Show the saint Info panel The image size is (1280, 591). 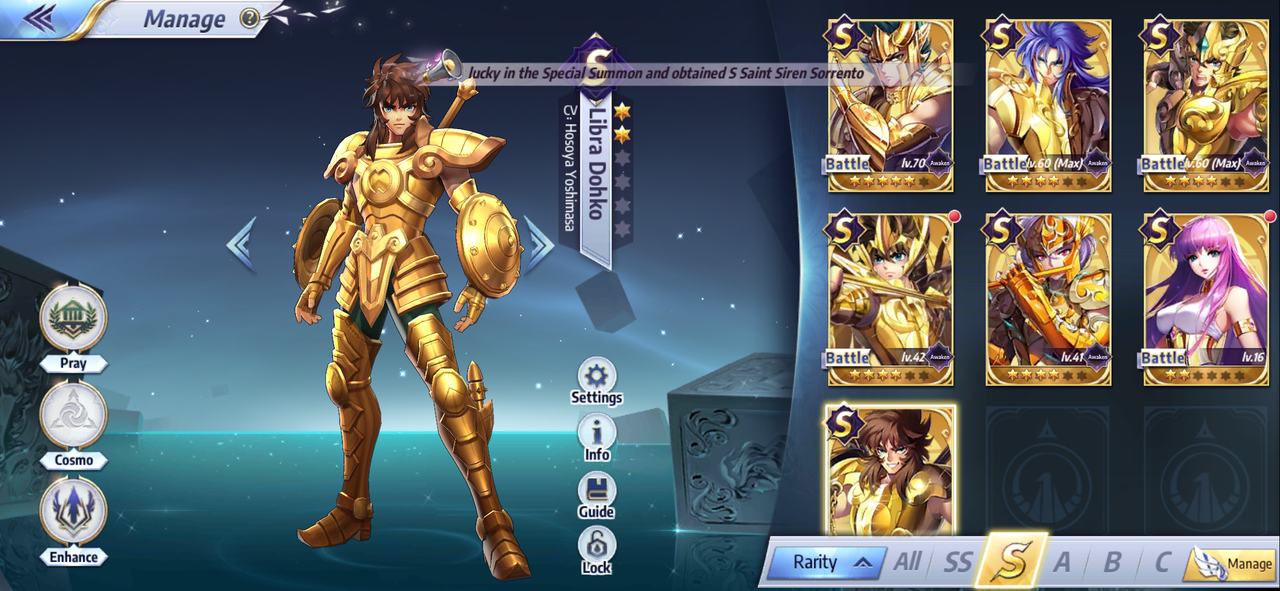[597, 434]
